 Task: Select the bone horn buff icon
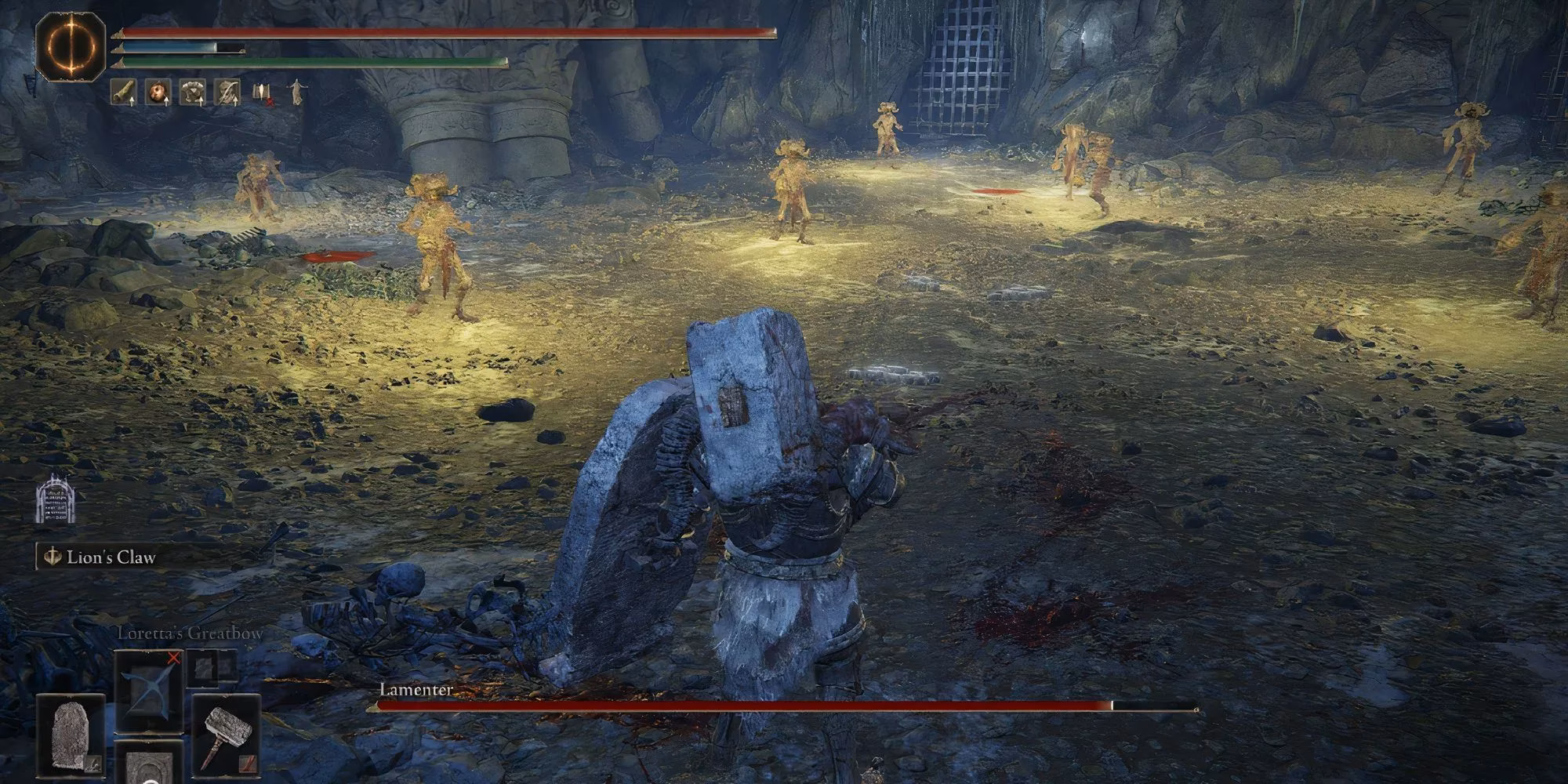pos(122,93)
